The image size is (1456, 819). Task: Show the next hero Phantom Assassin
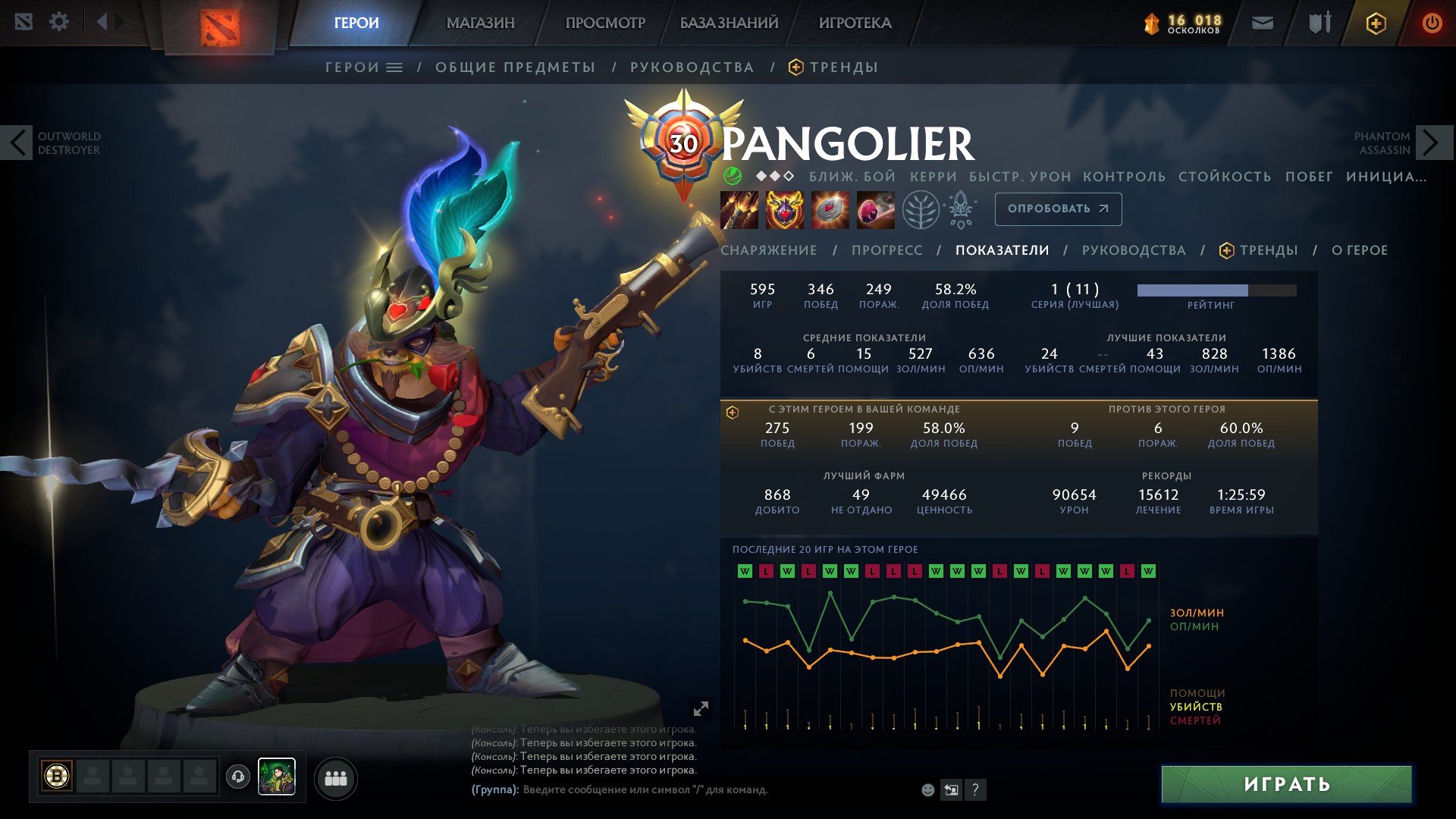coord(1432,143)
